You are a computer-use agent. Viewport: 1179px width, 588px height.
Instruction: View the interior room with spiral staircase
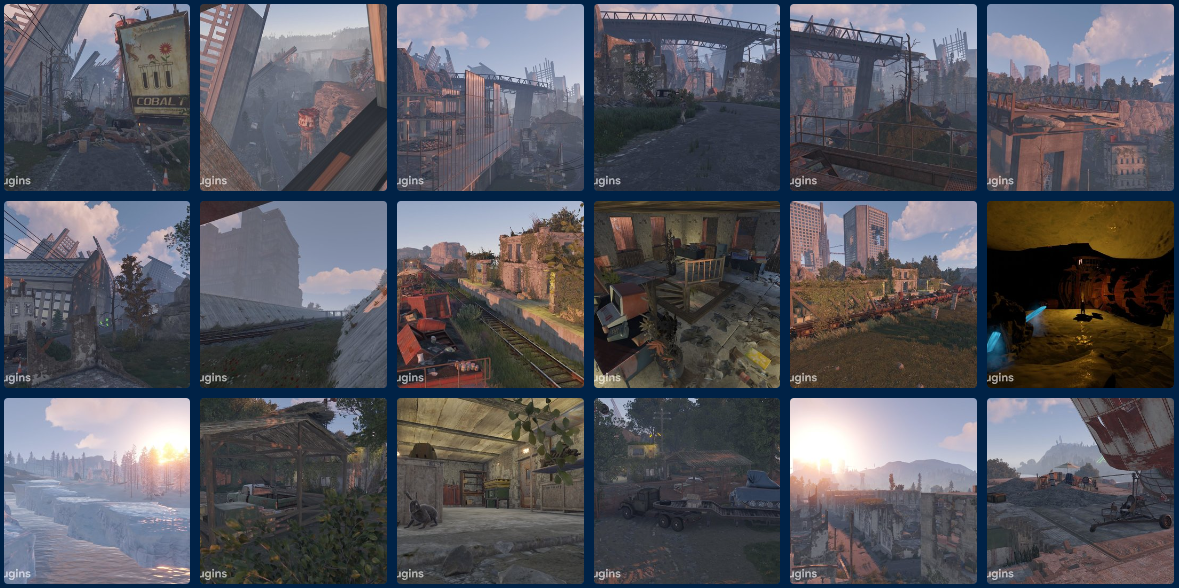point(687,294)
